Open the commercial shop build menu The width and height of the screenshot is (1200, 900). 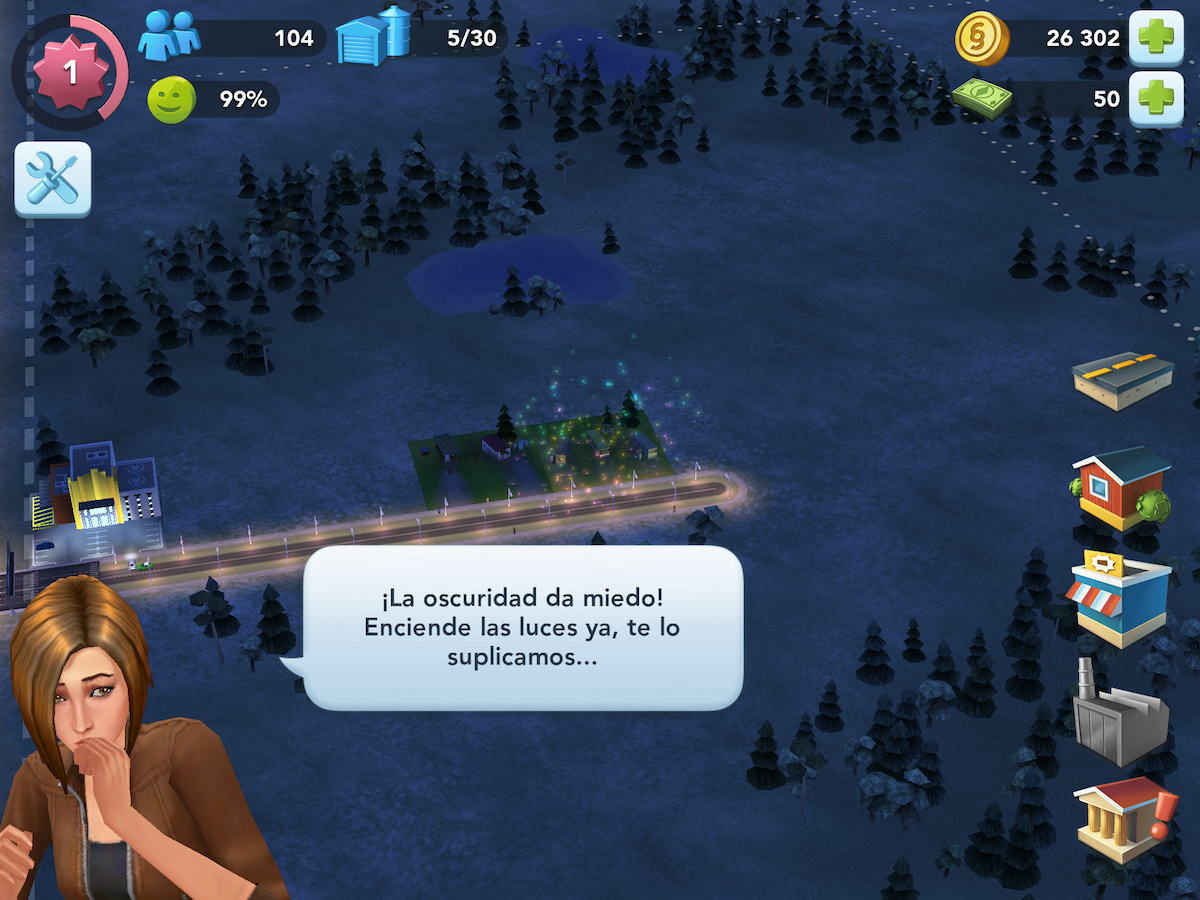tap(1120, 596)
